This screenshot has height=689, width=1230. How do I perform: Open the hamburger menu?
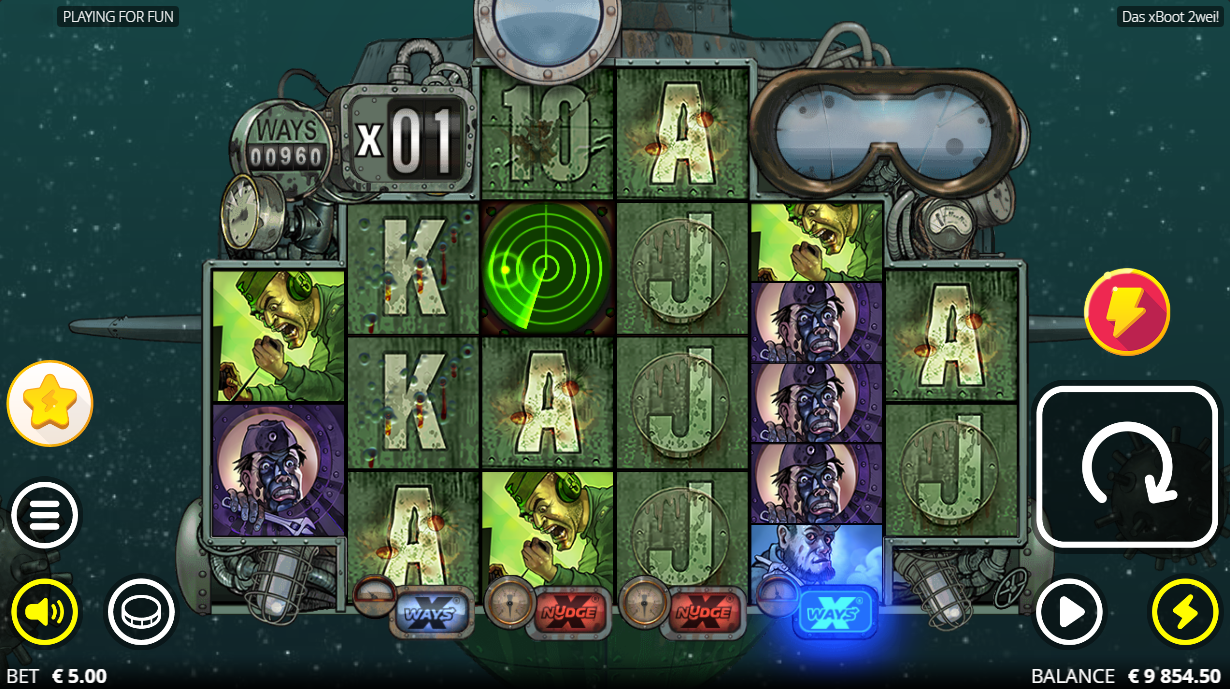click(44, 516)
